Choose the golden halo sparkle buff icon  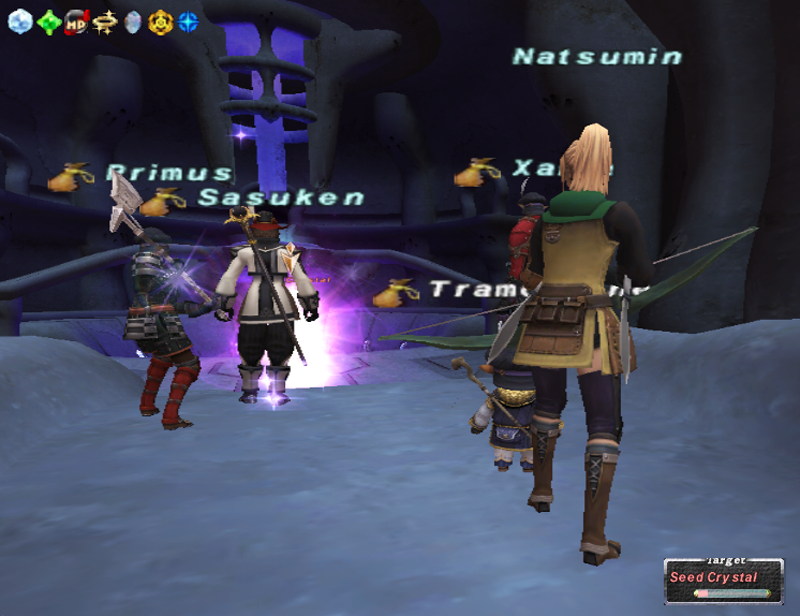pyautogui.click(x=104, y=21)
